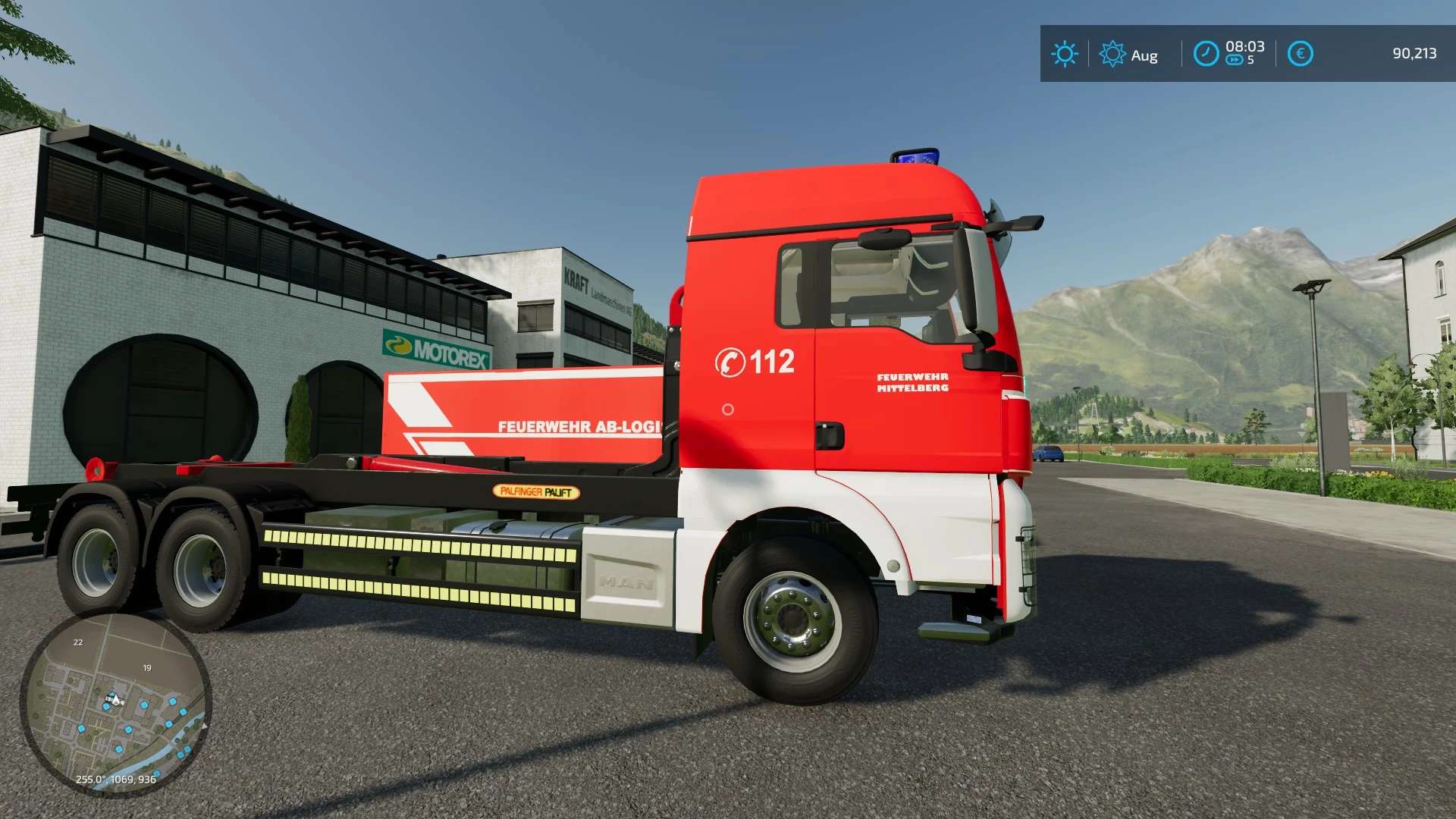Select the August season icon

click(1112, 54)
